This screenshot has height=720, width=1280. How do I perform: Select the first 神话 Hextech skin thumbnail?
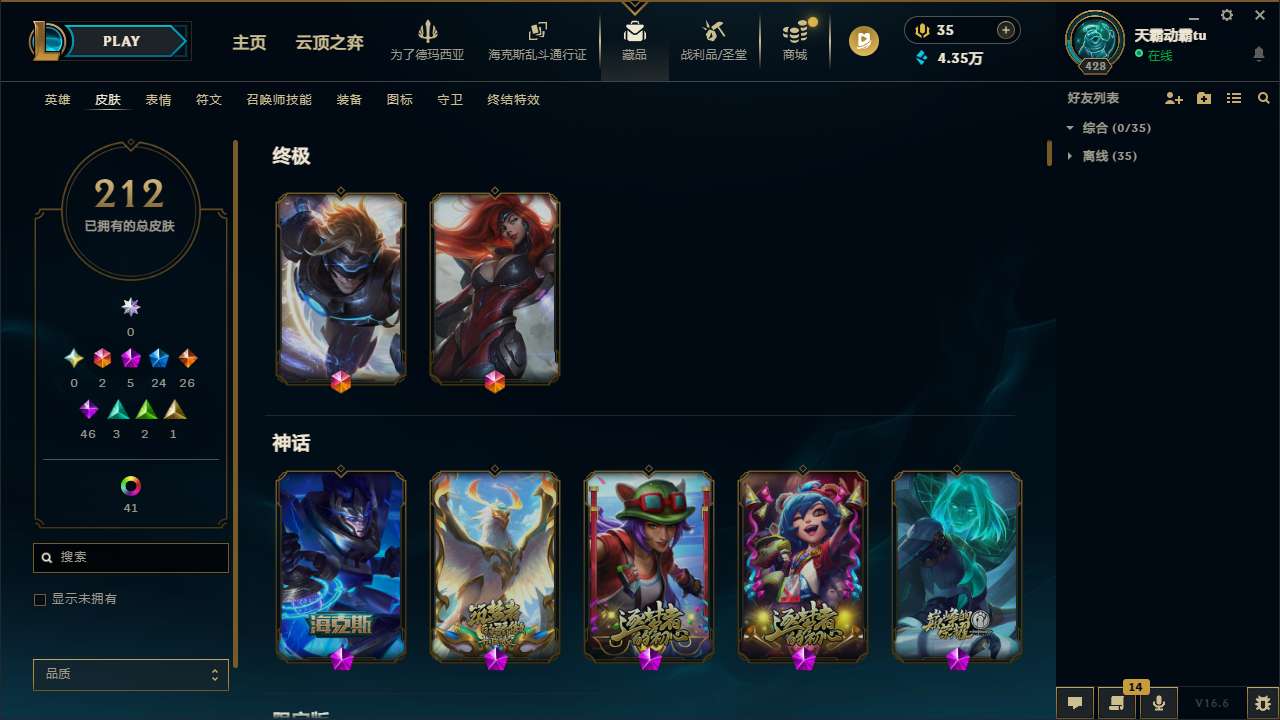pyautogui.click(x=340, y=566)
